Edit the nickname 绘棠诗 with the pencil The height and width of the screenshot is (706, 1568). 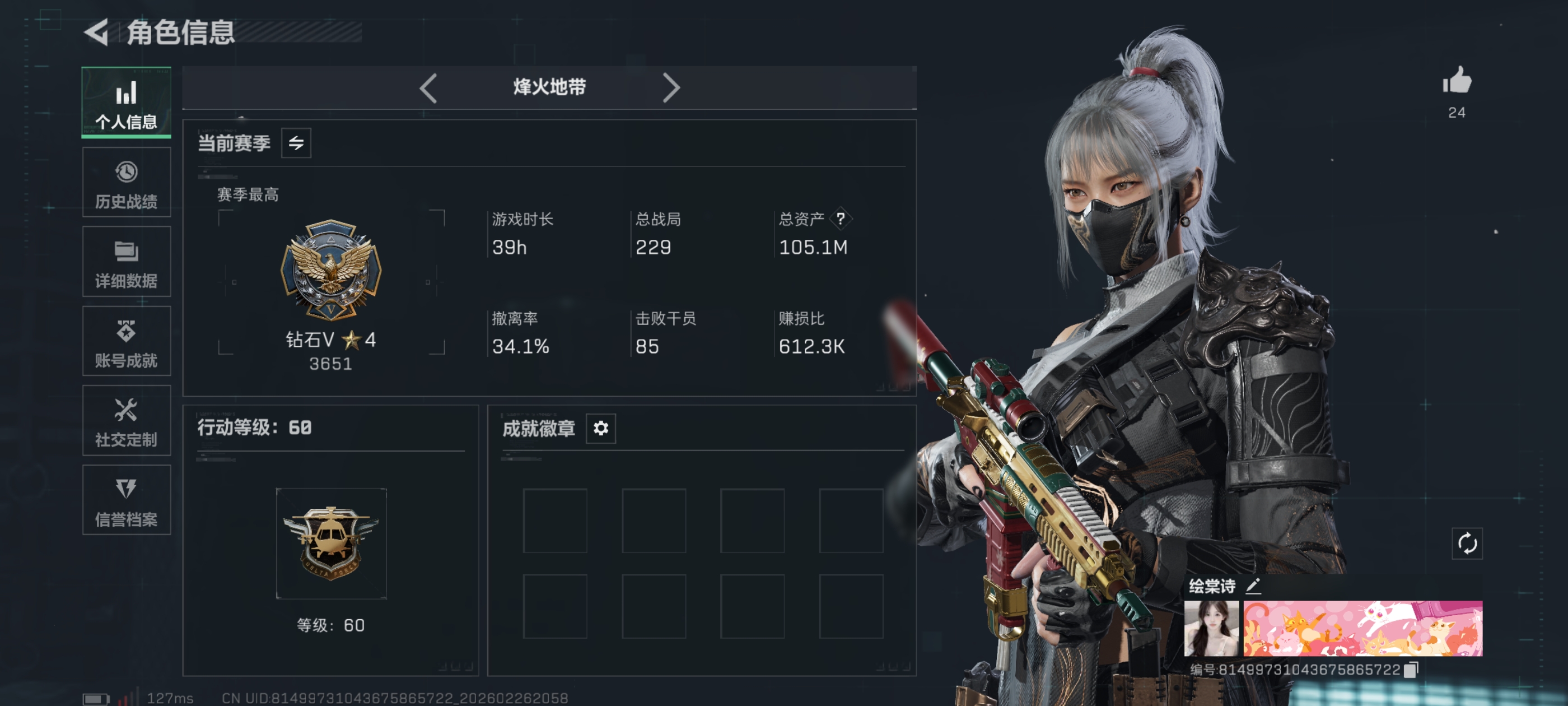coord(1252,587)
